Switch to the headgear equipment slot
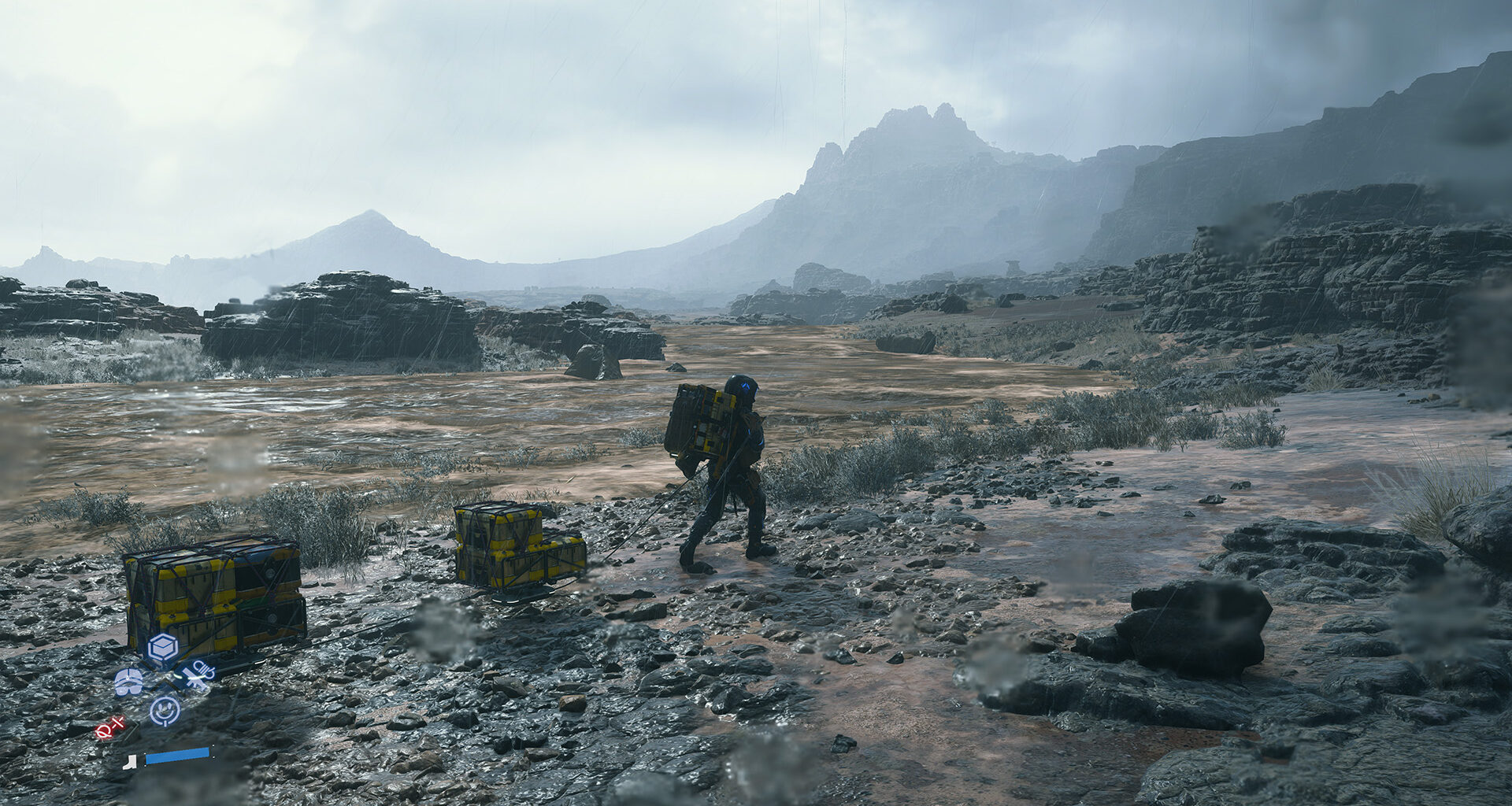This screenshot has width=1512, height=806. [x=128, y=682]
